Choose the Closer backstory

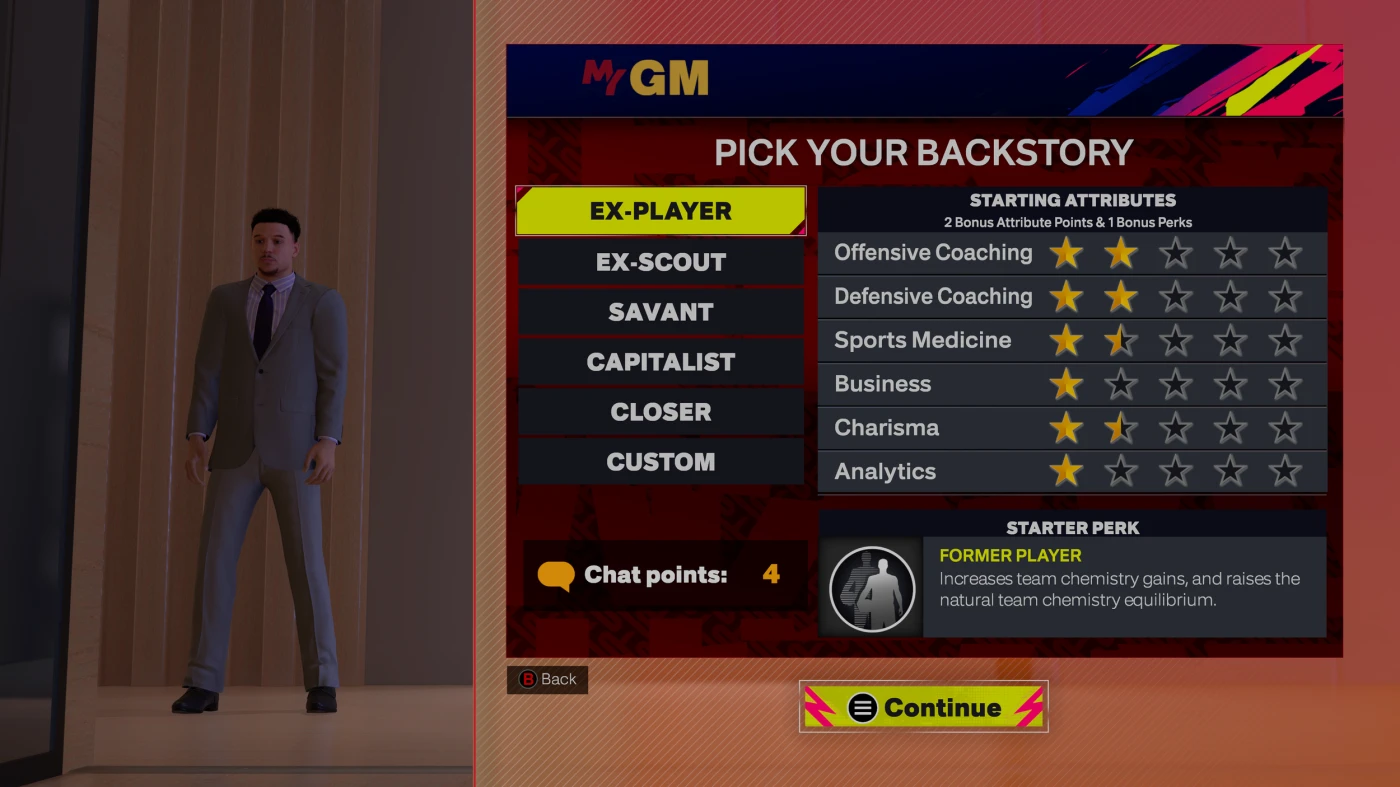tap(660, 412)
